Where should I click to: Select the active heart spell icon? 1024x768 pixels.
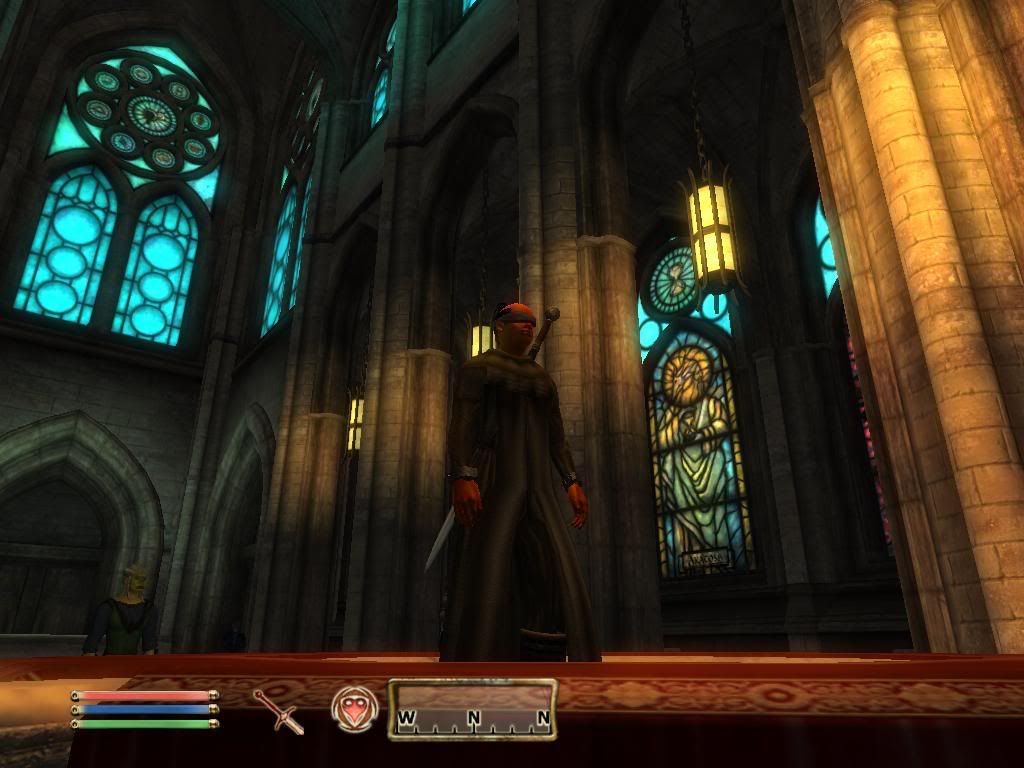coord(355,709)
